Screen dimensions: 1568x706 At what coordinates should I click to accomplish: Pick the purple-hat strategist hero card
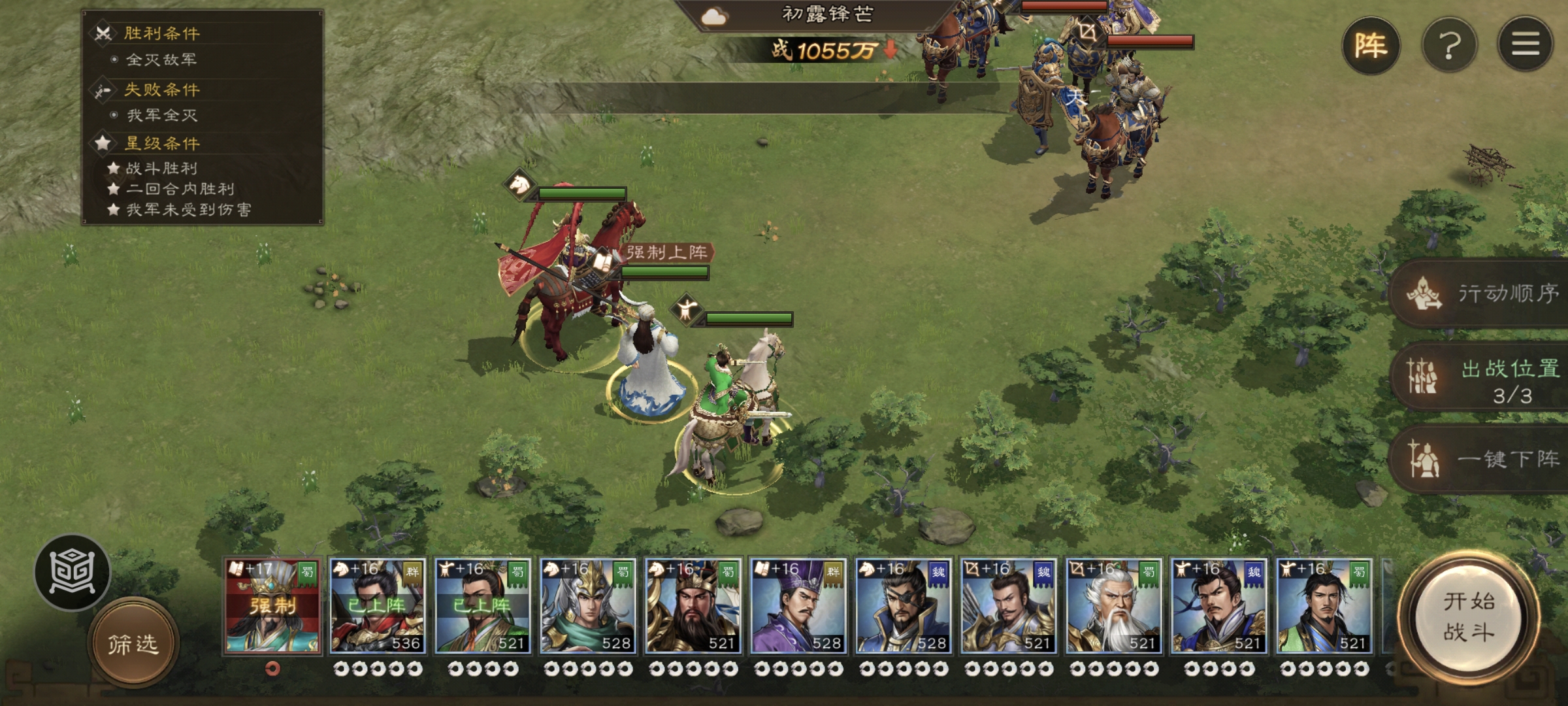point(798,606)
